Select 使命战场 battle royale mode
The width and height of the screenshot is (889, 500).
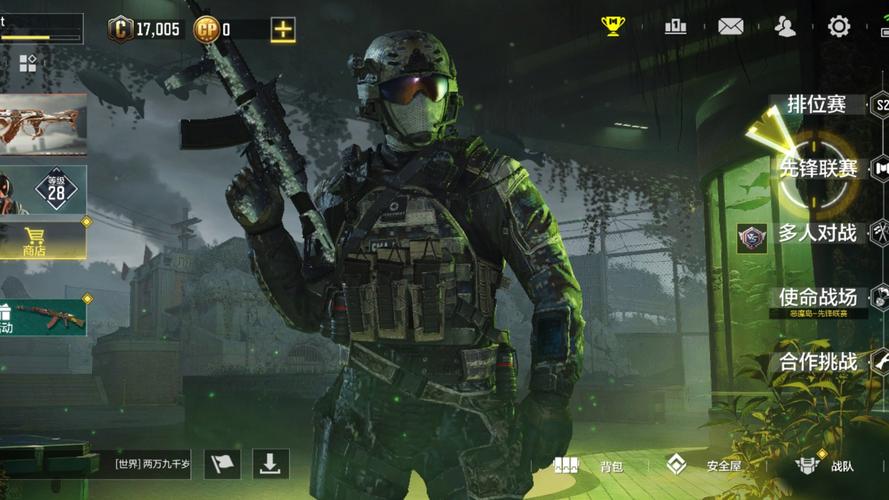818,297
